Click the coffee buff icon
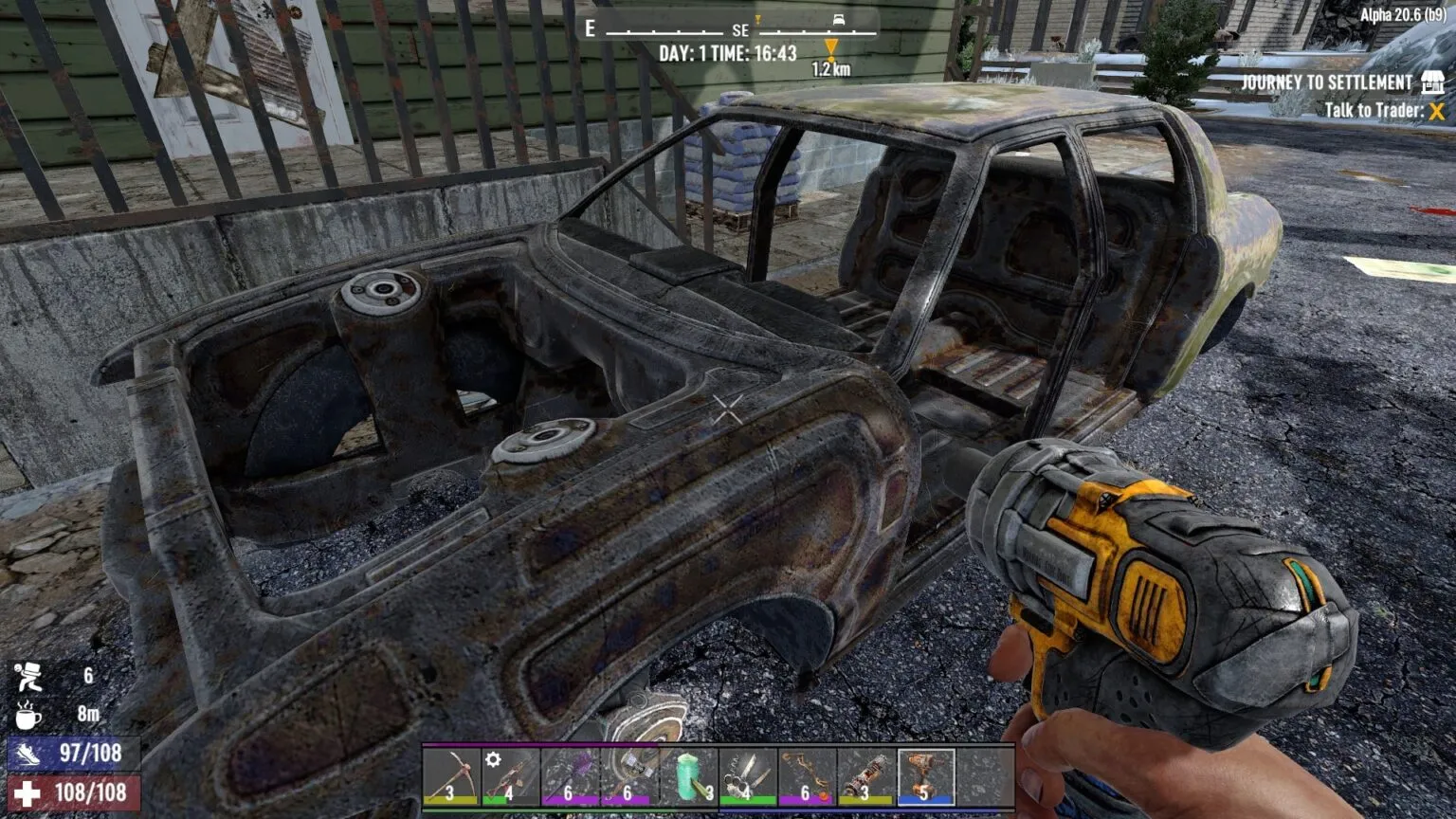1456x819 pixels. pos(30,713)
